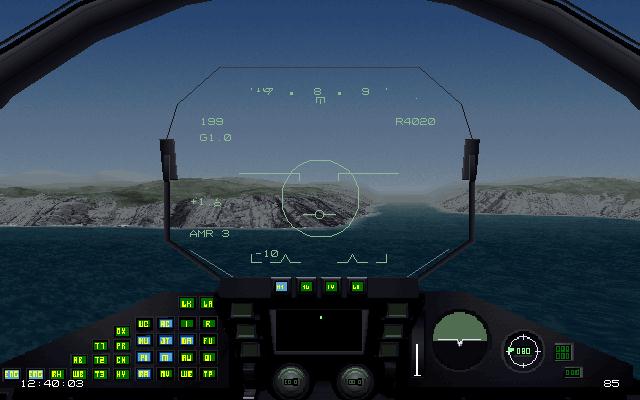Click the central multifunction display screen

[x=319, y=330]
